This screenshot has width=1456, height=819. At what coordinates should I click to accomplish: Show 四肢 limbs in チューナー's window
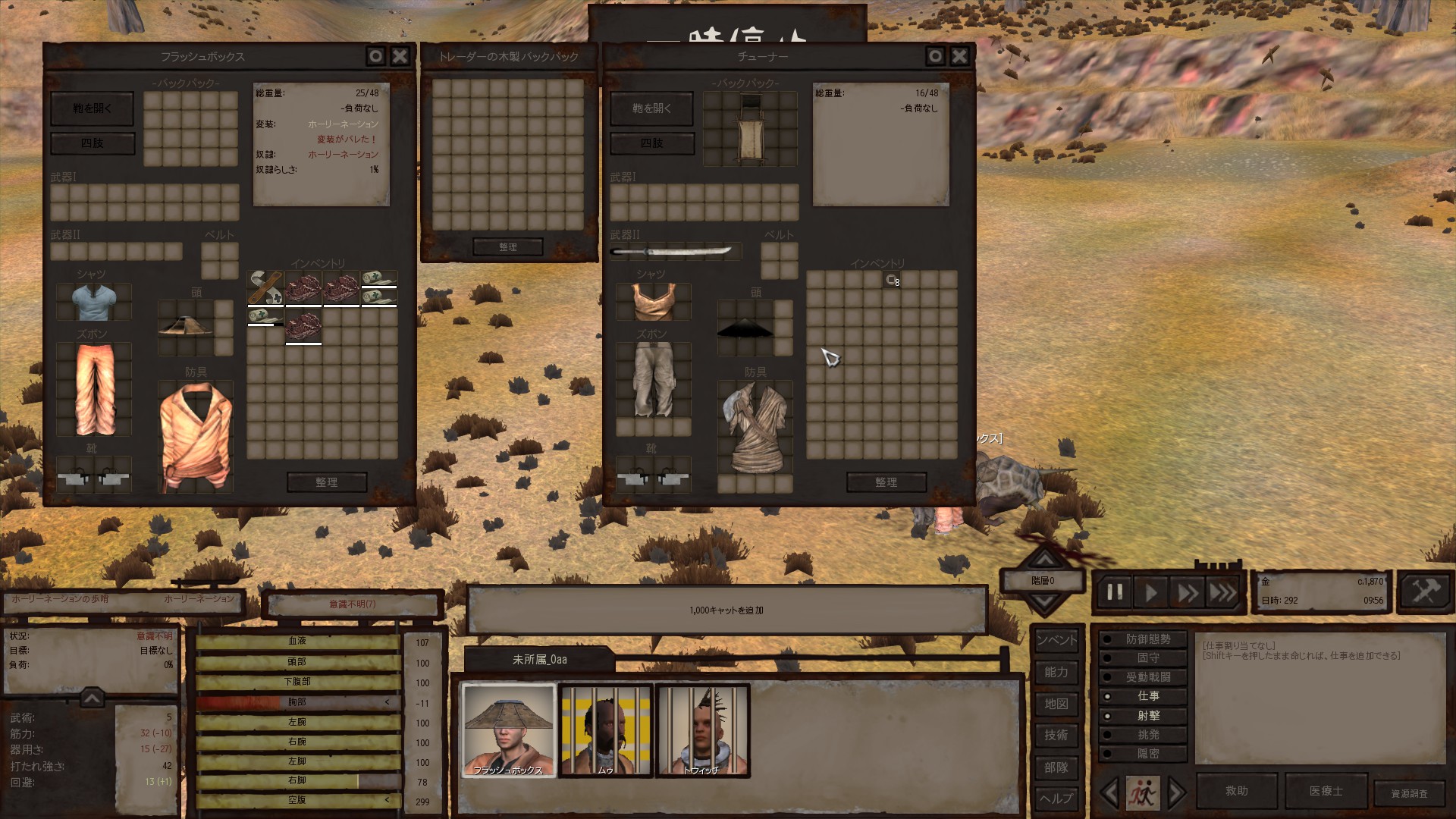coord(651,143)
